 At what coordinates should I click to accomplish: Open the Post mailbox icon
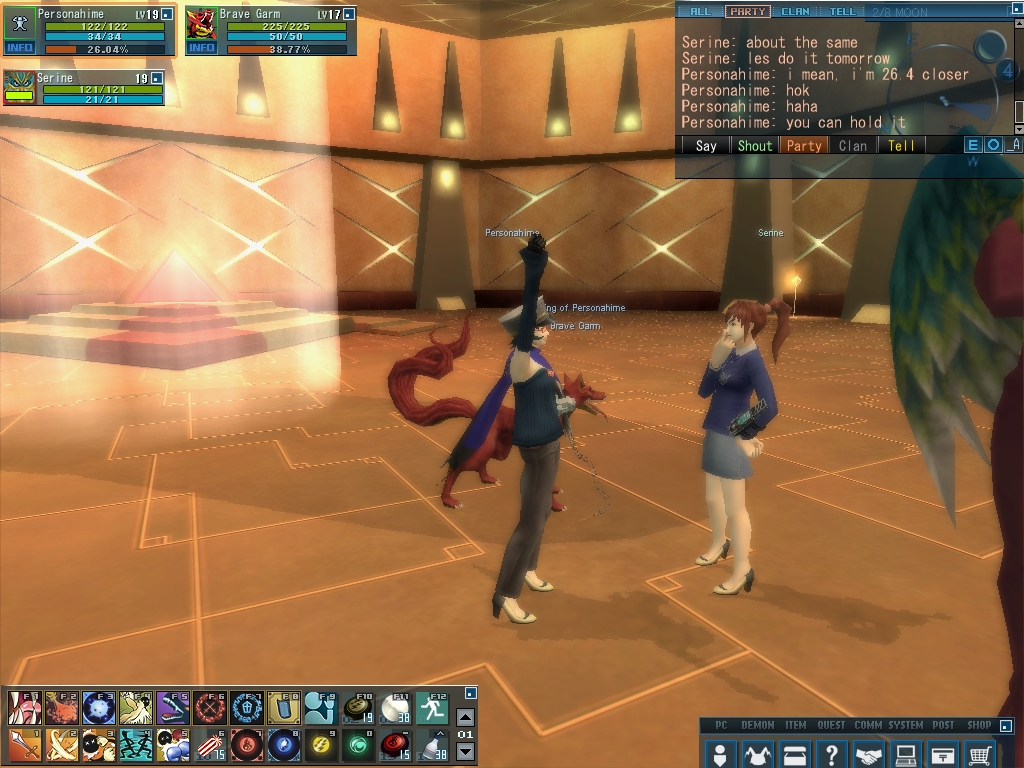click(943, 753)
